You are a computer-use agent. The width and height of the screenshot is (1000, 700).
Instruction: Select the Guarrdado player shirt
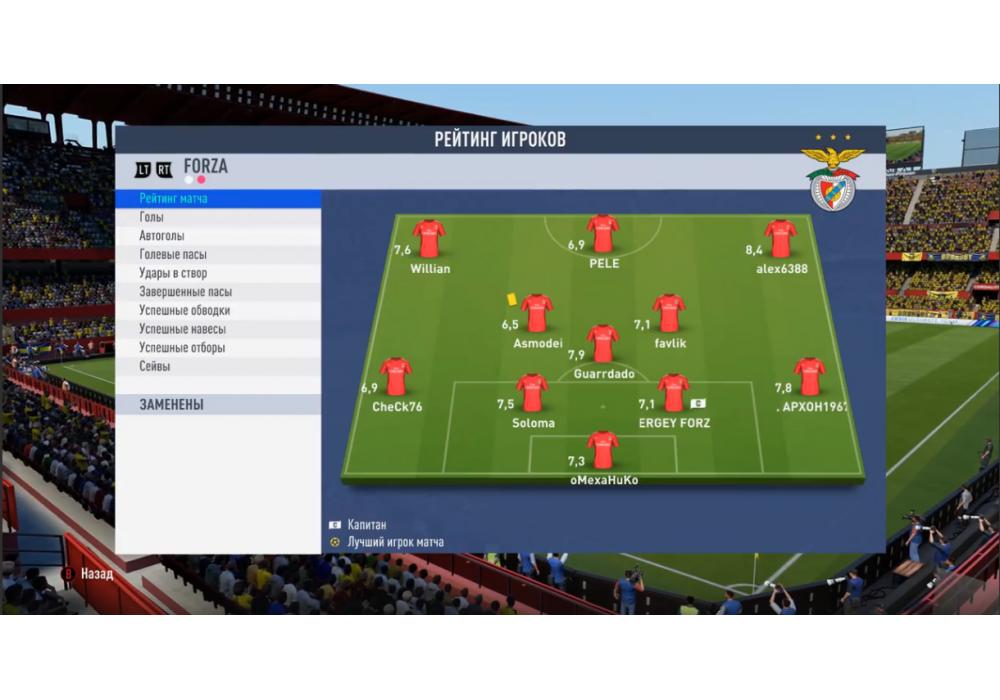coord(602,343)
